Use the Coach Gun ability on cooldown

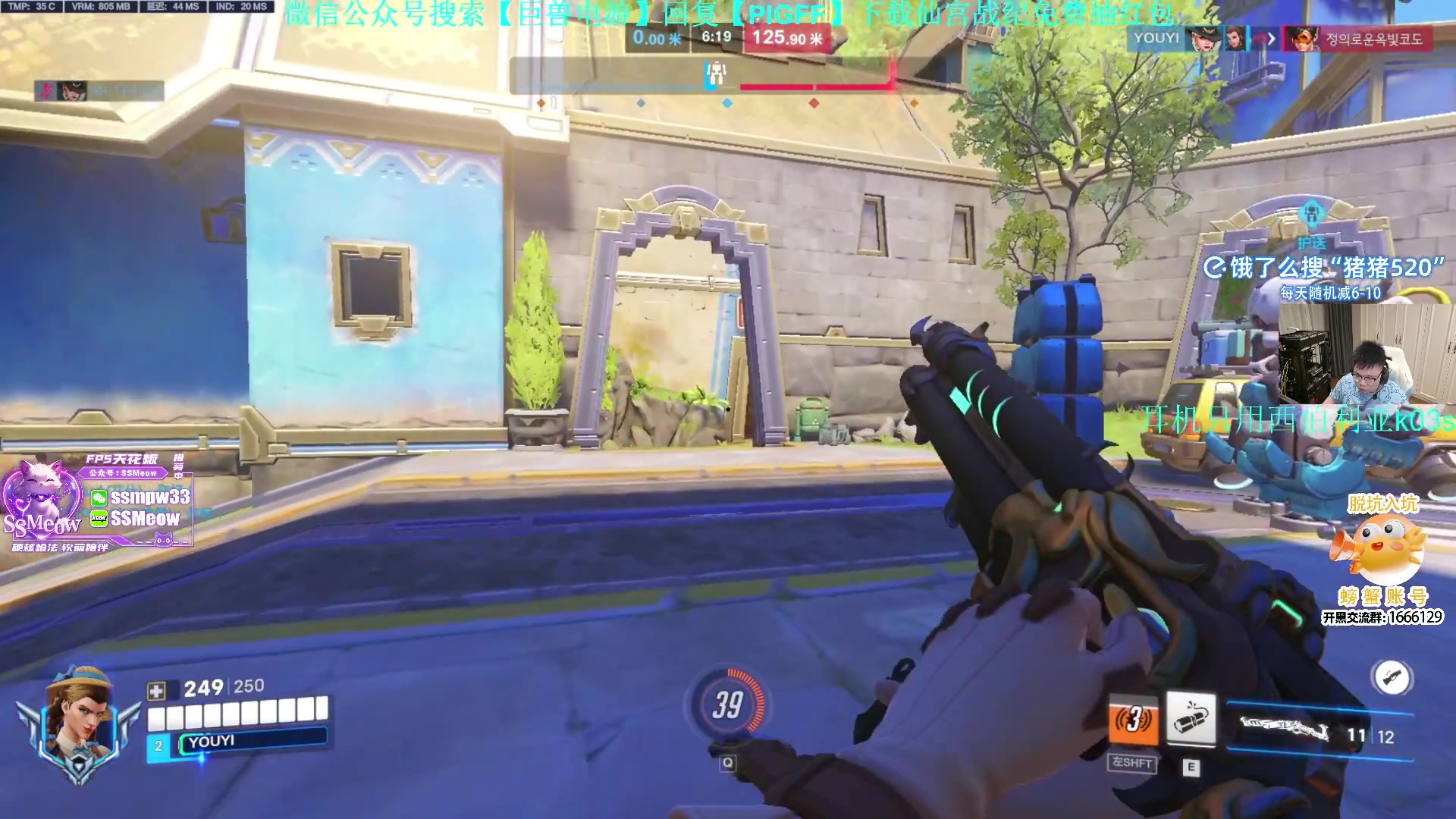click(1133, 720)
